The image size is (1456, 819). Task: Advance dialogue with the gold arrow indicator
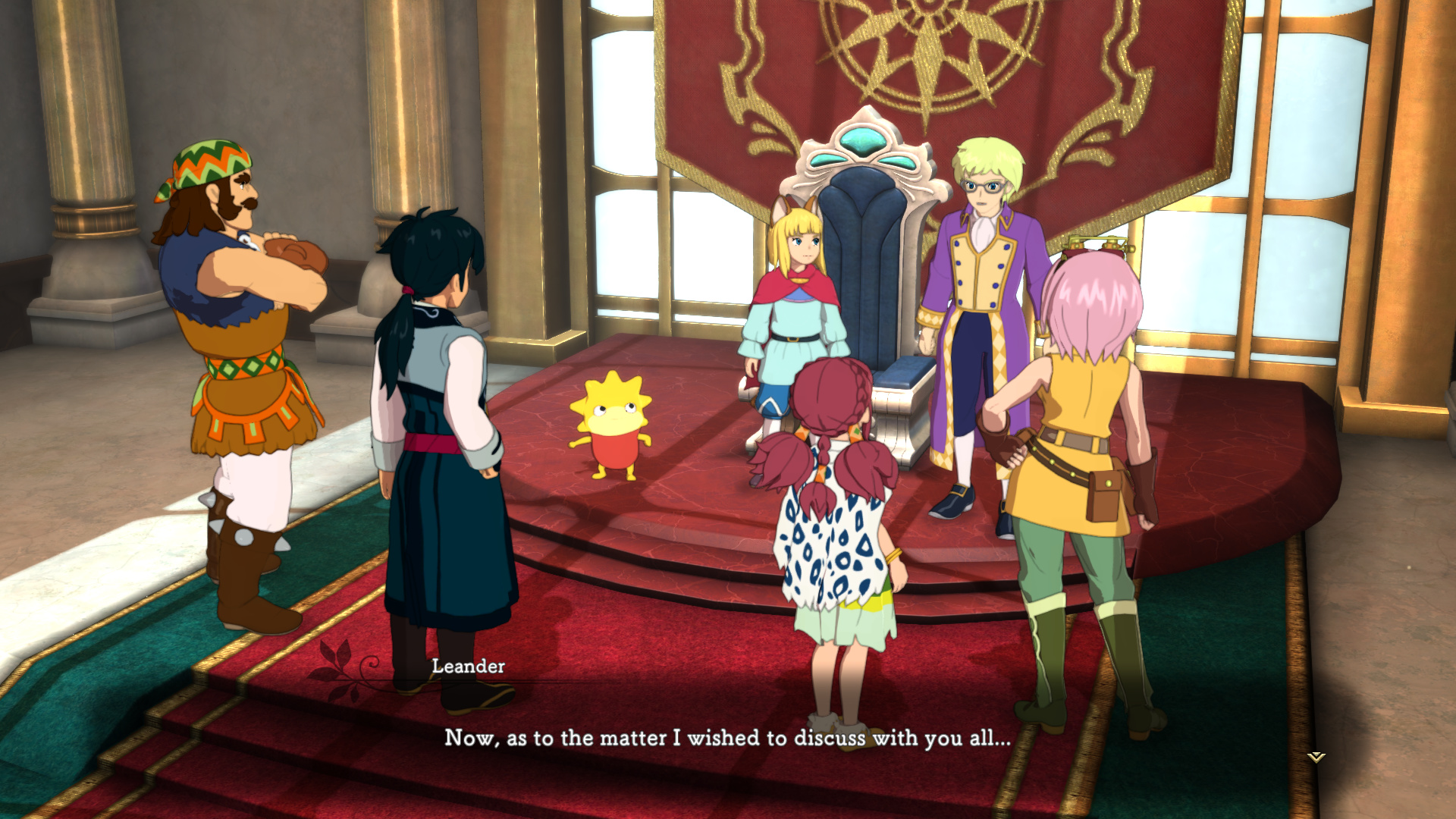click(x=1316, y=757)
